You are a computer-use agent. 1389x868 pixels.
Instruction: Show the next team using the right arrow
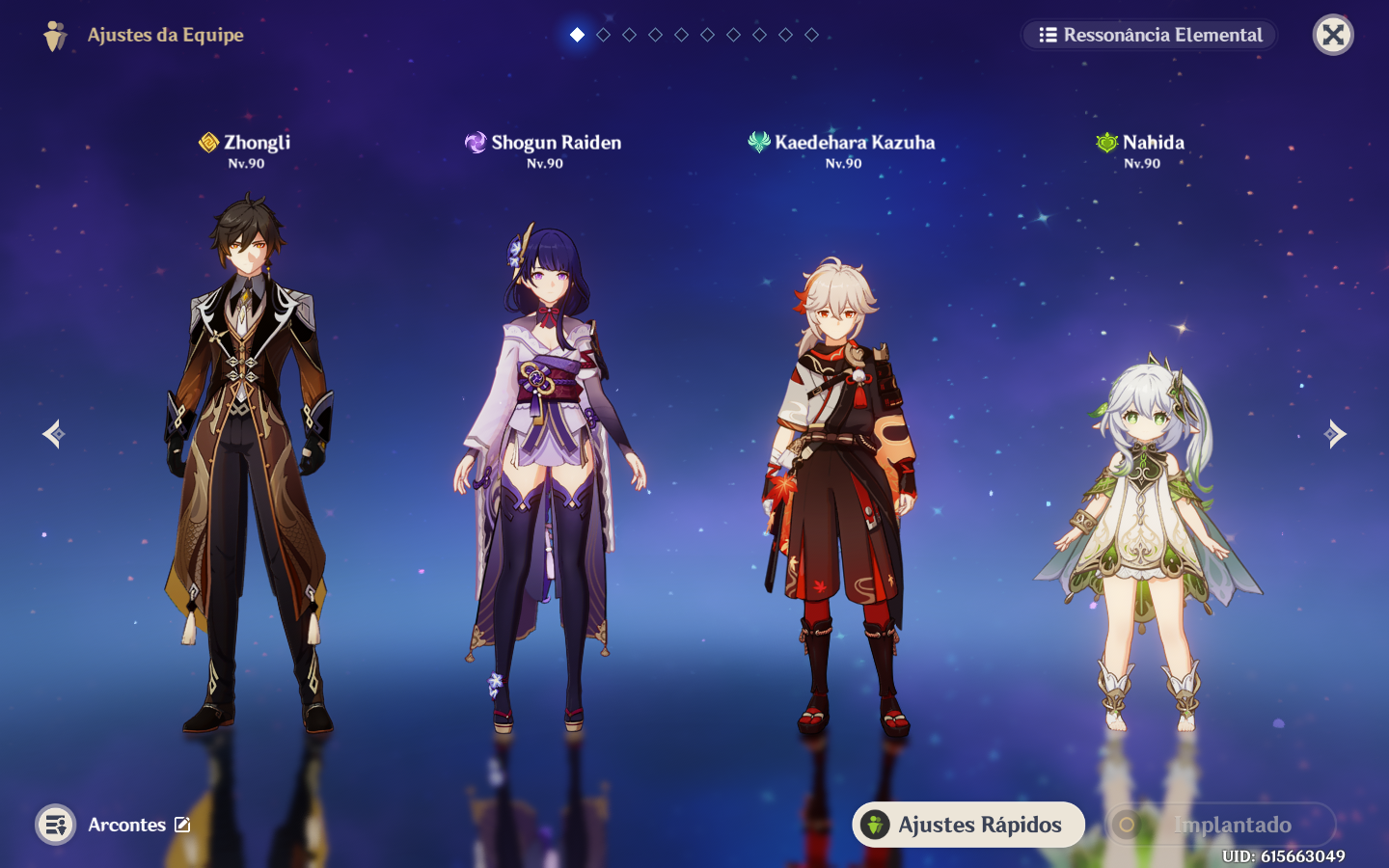click(x=1336, y=433)
